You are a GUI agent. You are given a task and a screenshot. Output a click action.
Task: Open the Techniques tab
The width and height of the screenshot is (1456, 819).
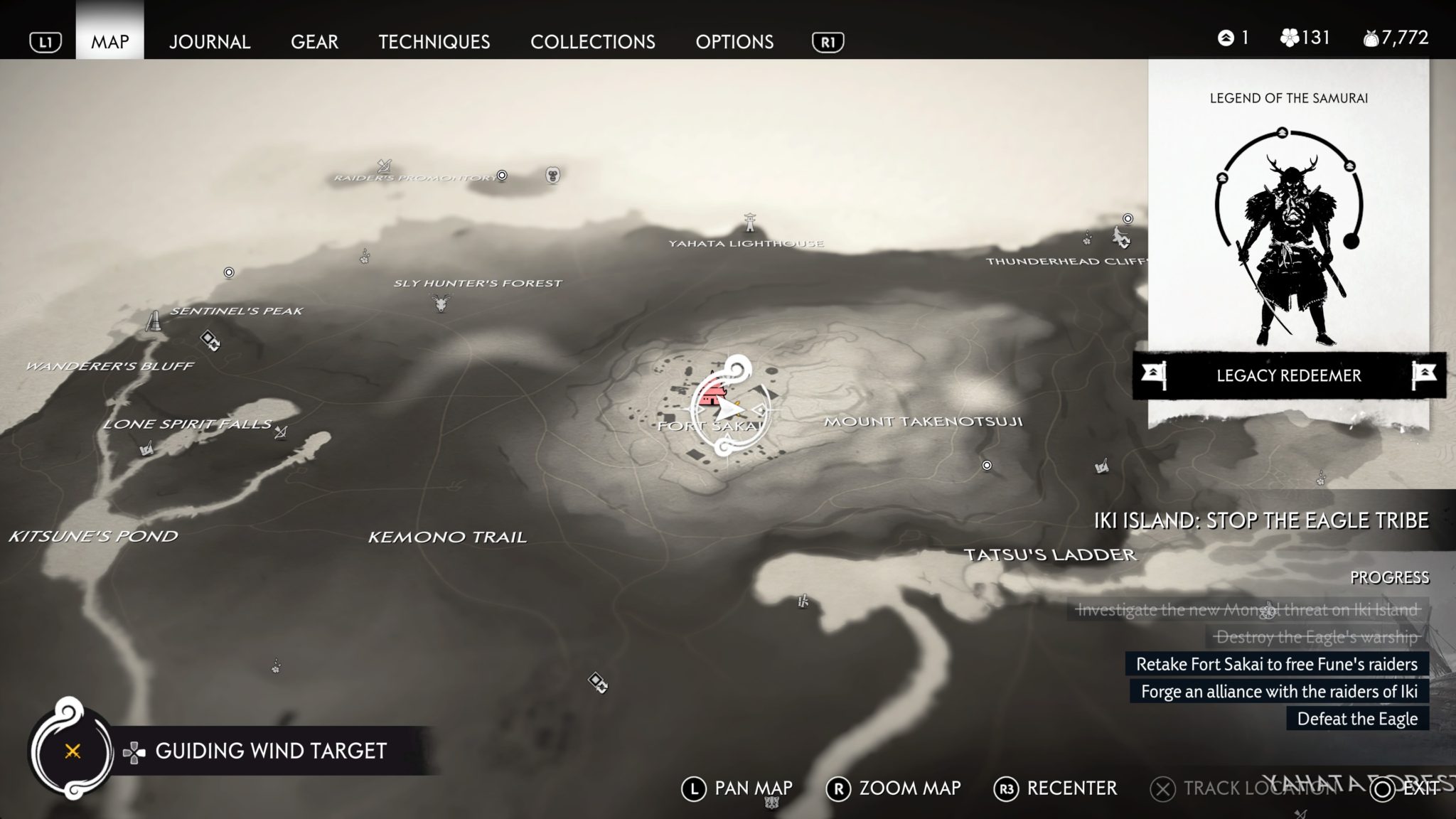(434, 42)
